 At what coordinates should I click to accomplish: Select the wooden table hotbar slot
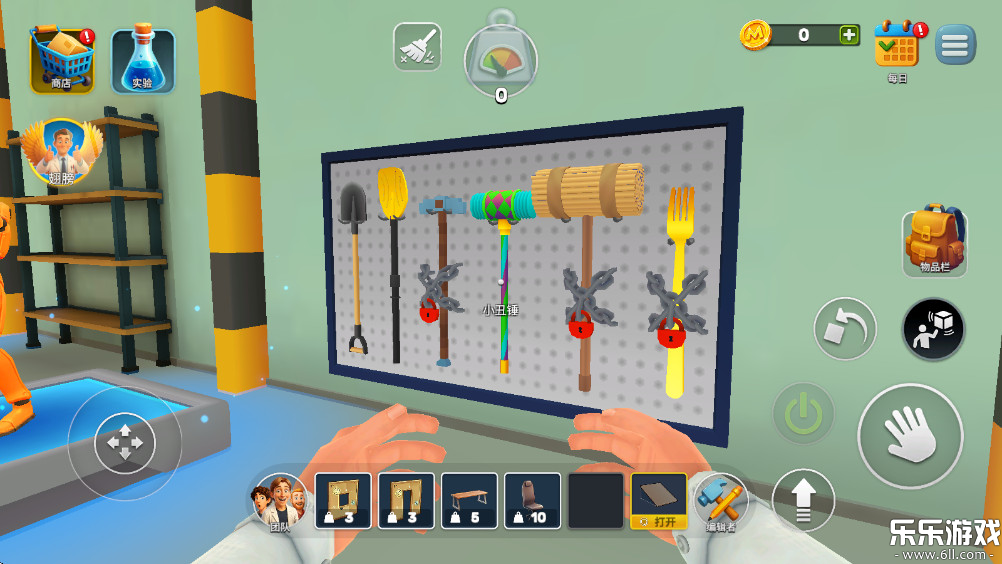click(x=469, y=500)
